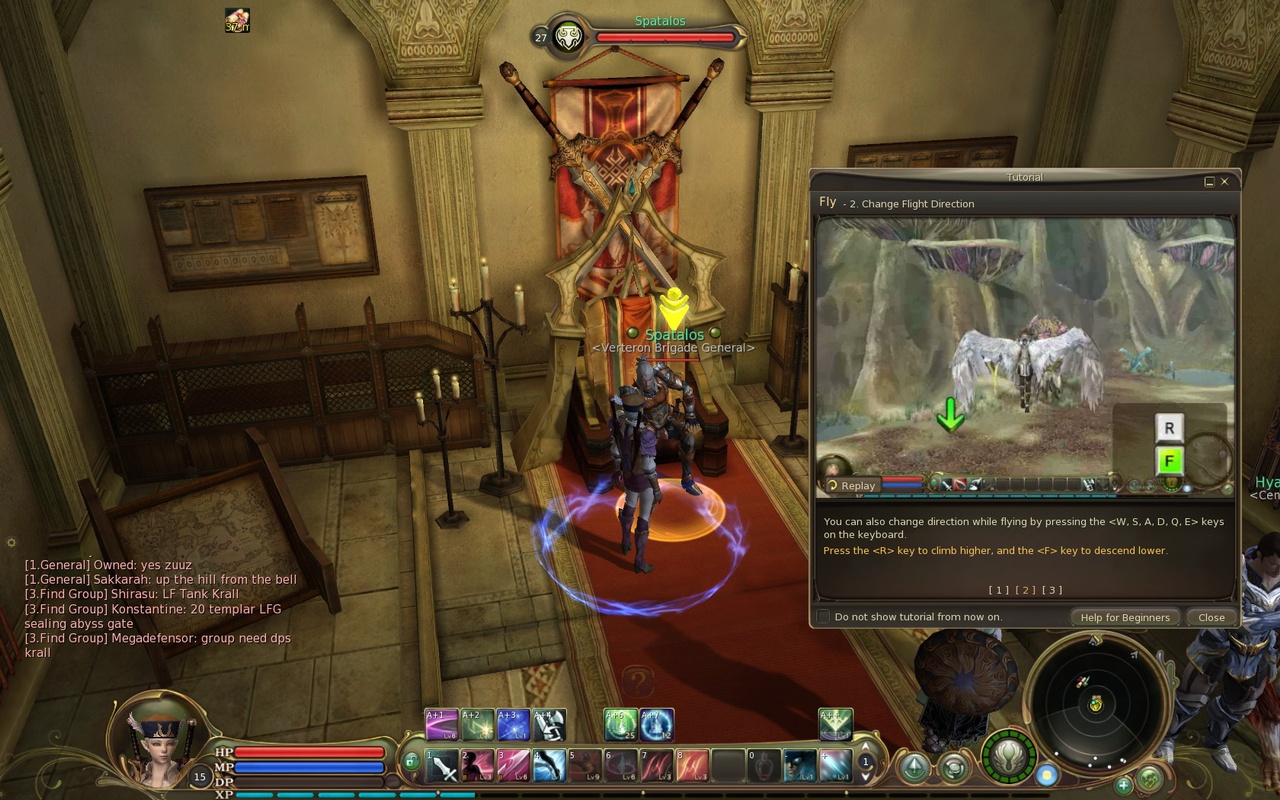
Task: Open tutorial page [3]
Action: click(x=1051, y=589)
